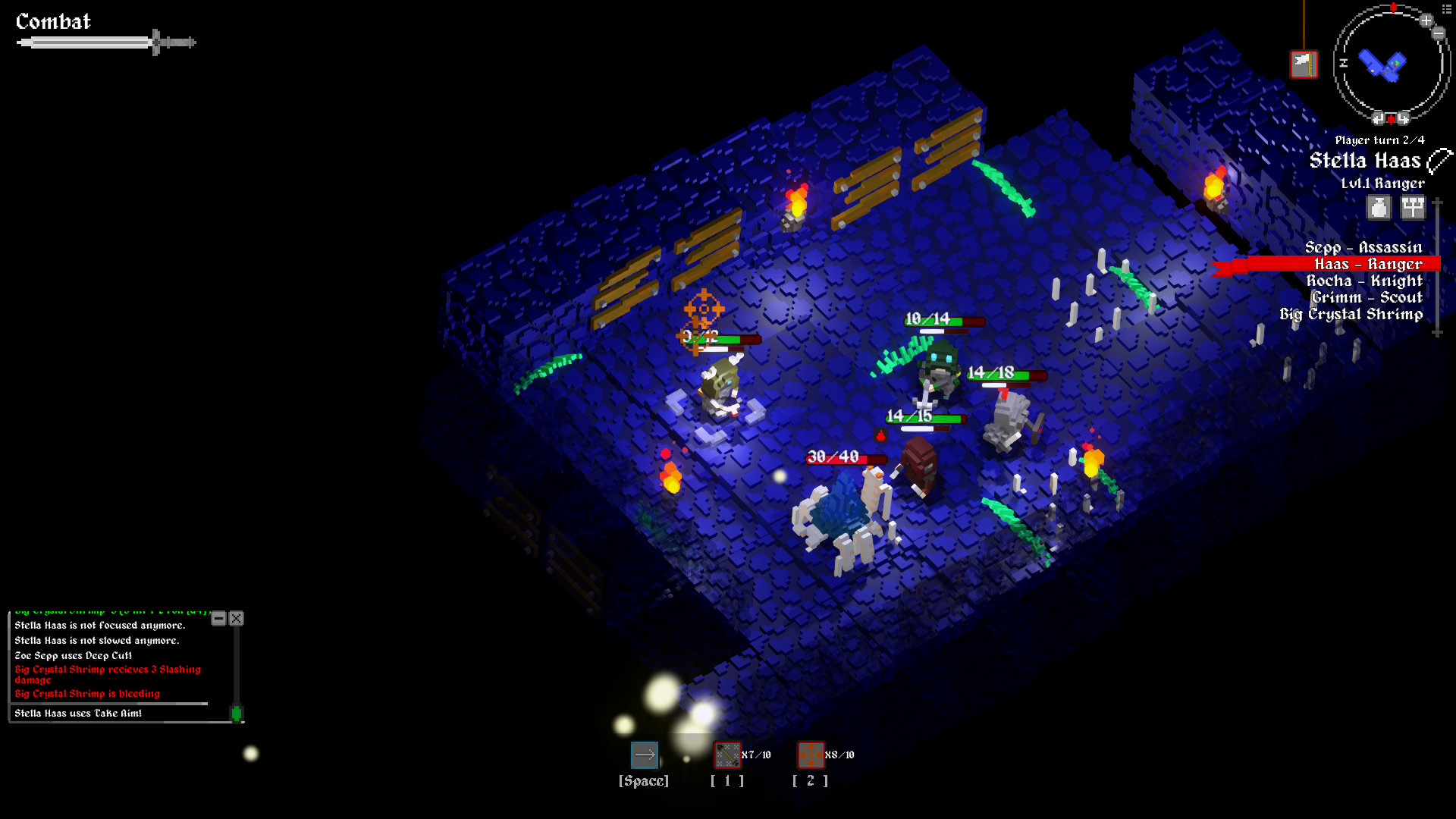Zoom out the minimap with the minus button
The image size is (1456, 819).
tap(1438, 33)
